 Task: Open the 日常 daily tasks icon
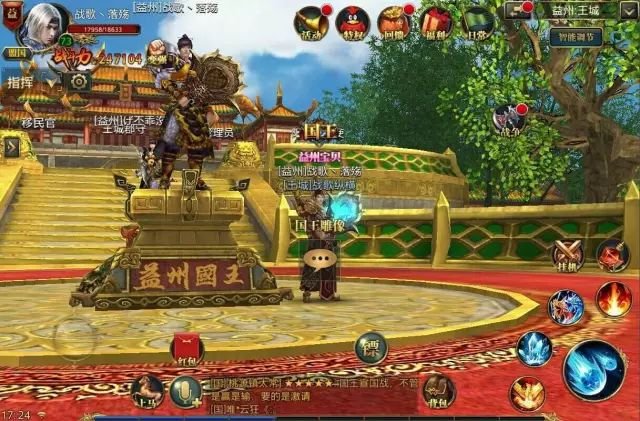pos(477,21)
